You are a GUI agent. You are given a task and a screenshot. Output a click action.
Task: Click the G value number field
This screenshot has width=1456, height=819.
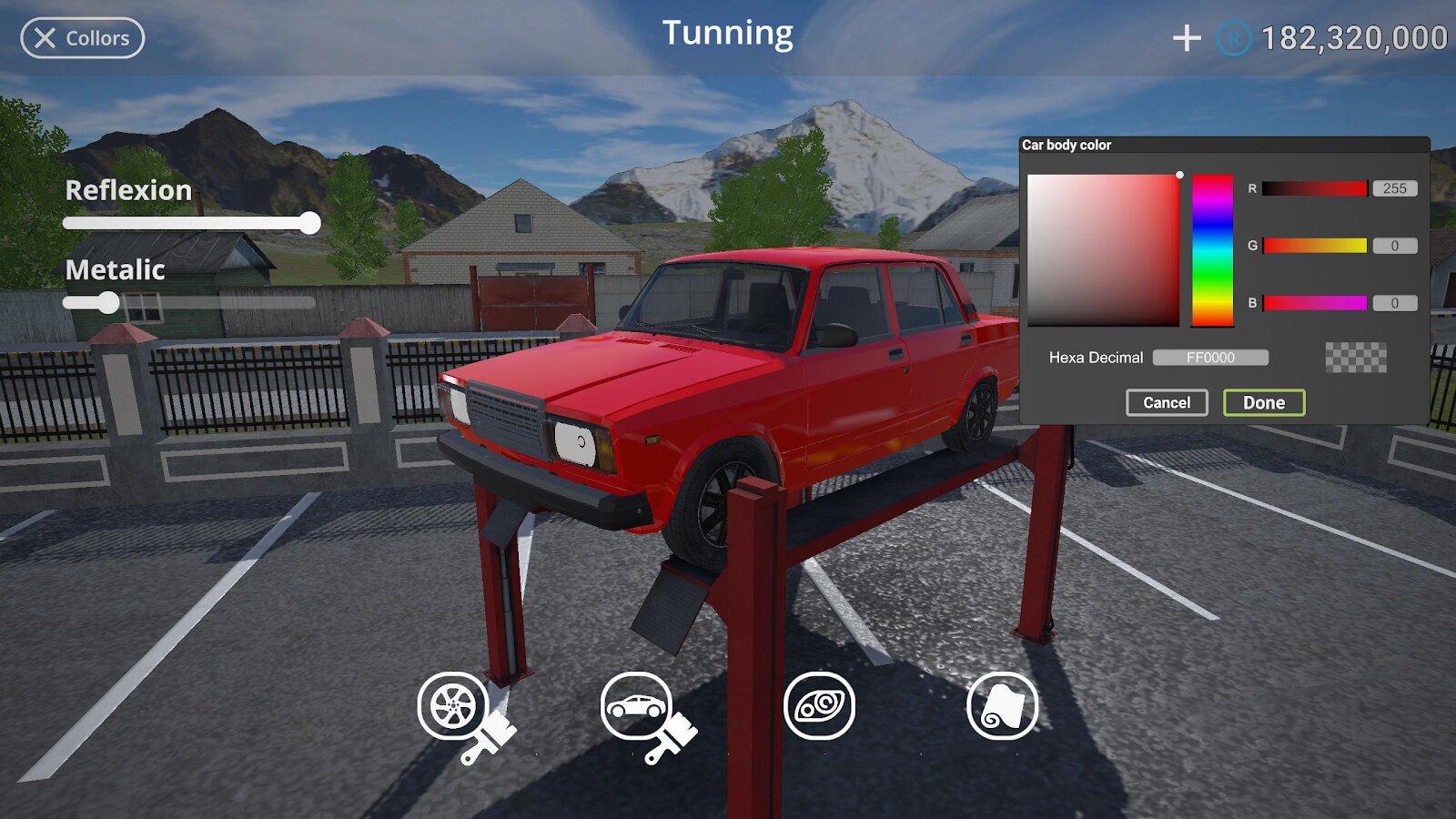[1394, 246]
